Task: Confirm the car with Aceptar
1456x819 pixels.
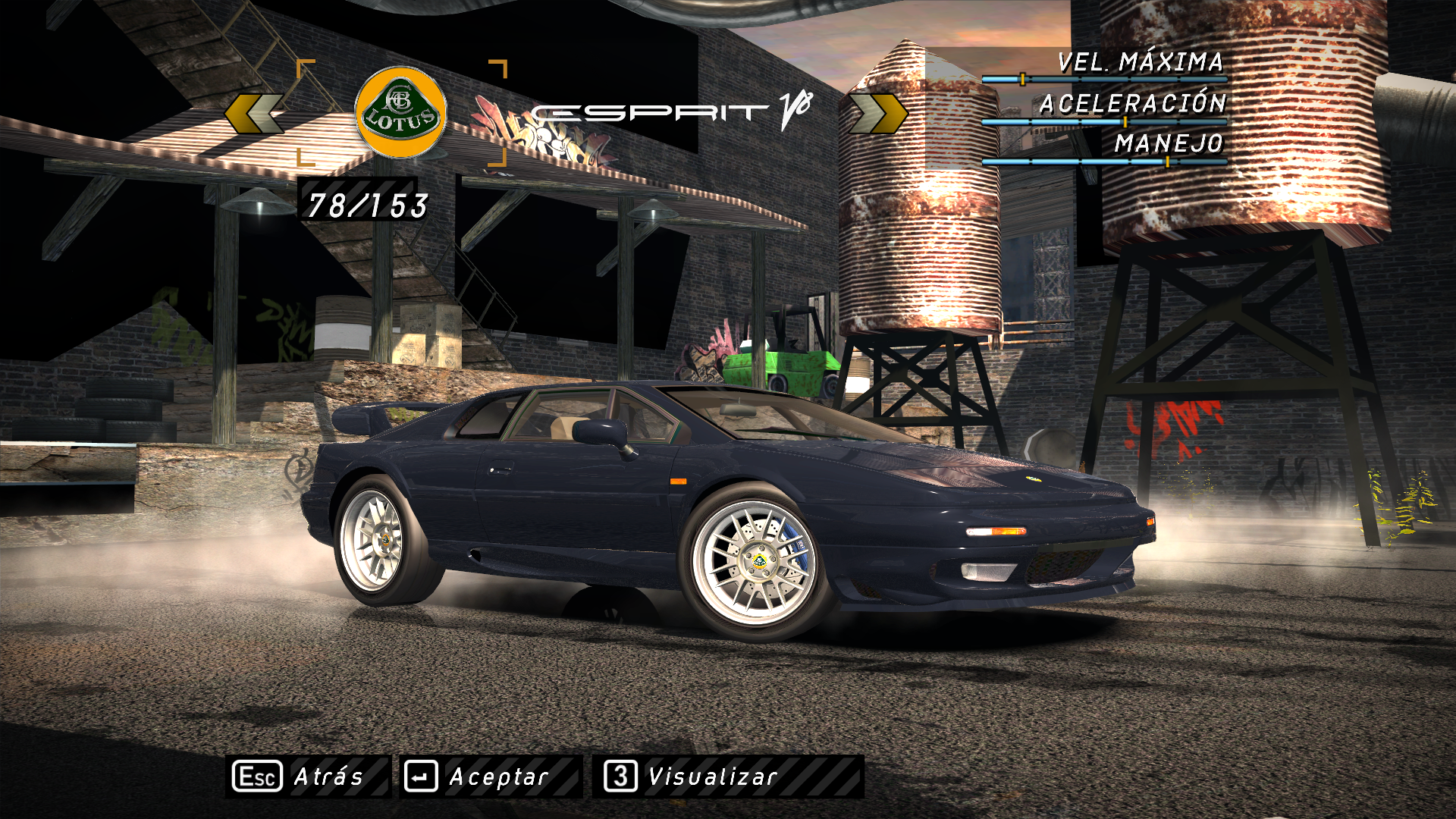Action: [491, 777]
